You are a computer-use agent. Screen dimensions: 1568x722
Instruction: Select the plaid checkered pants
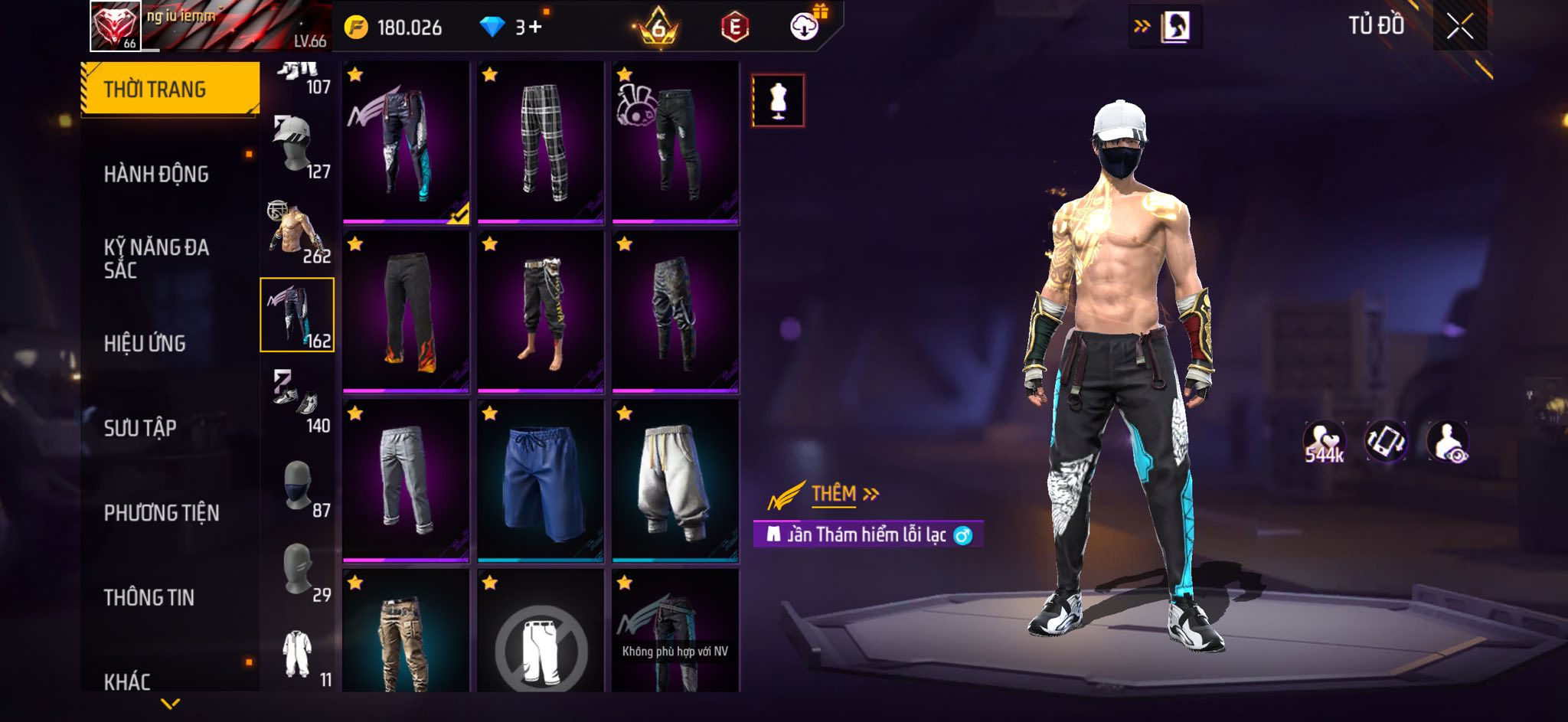(x=541, y=142)
